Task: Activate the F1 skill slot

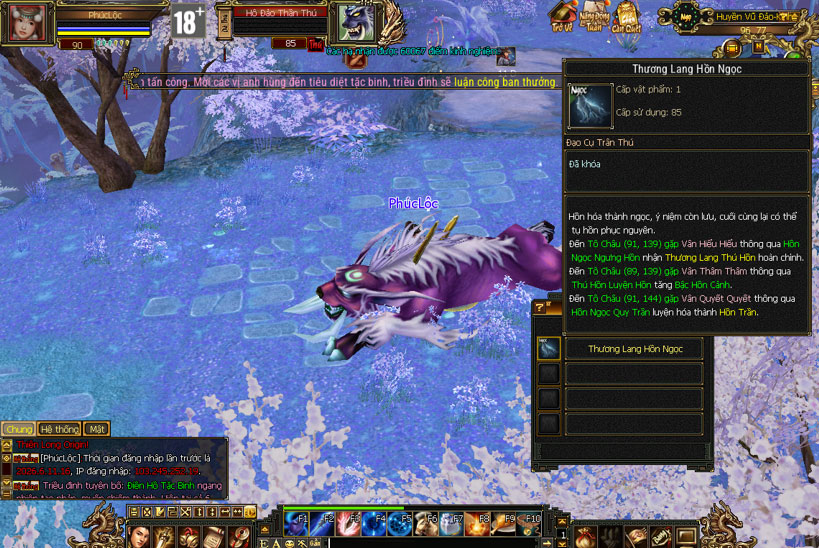Action: [297, 520]
